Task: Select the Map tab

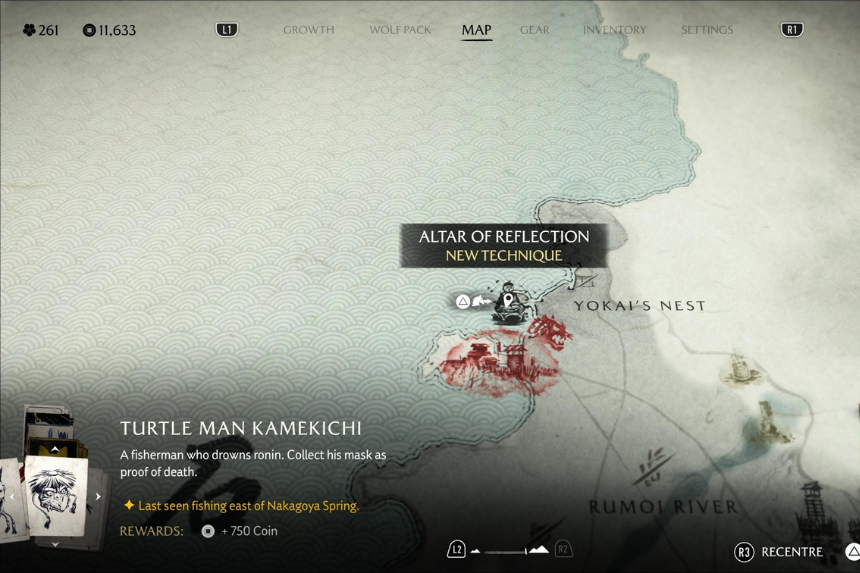Action: pos(476,30)
